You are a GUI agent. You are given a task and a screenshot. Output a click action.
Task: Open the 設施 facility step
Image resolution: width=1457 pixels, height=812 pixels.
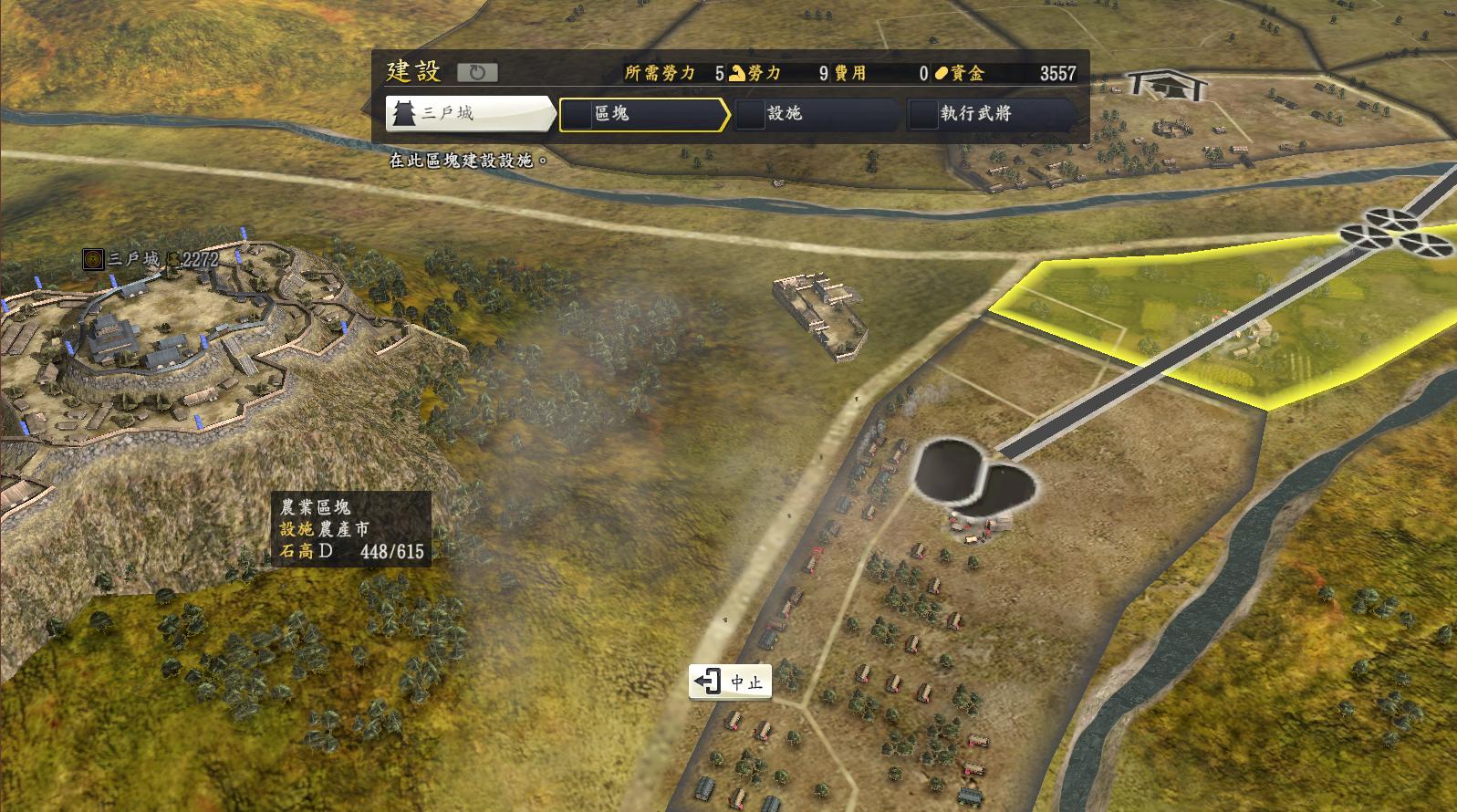(817, 114)
